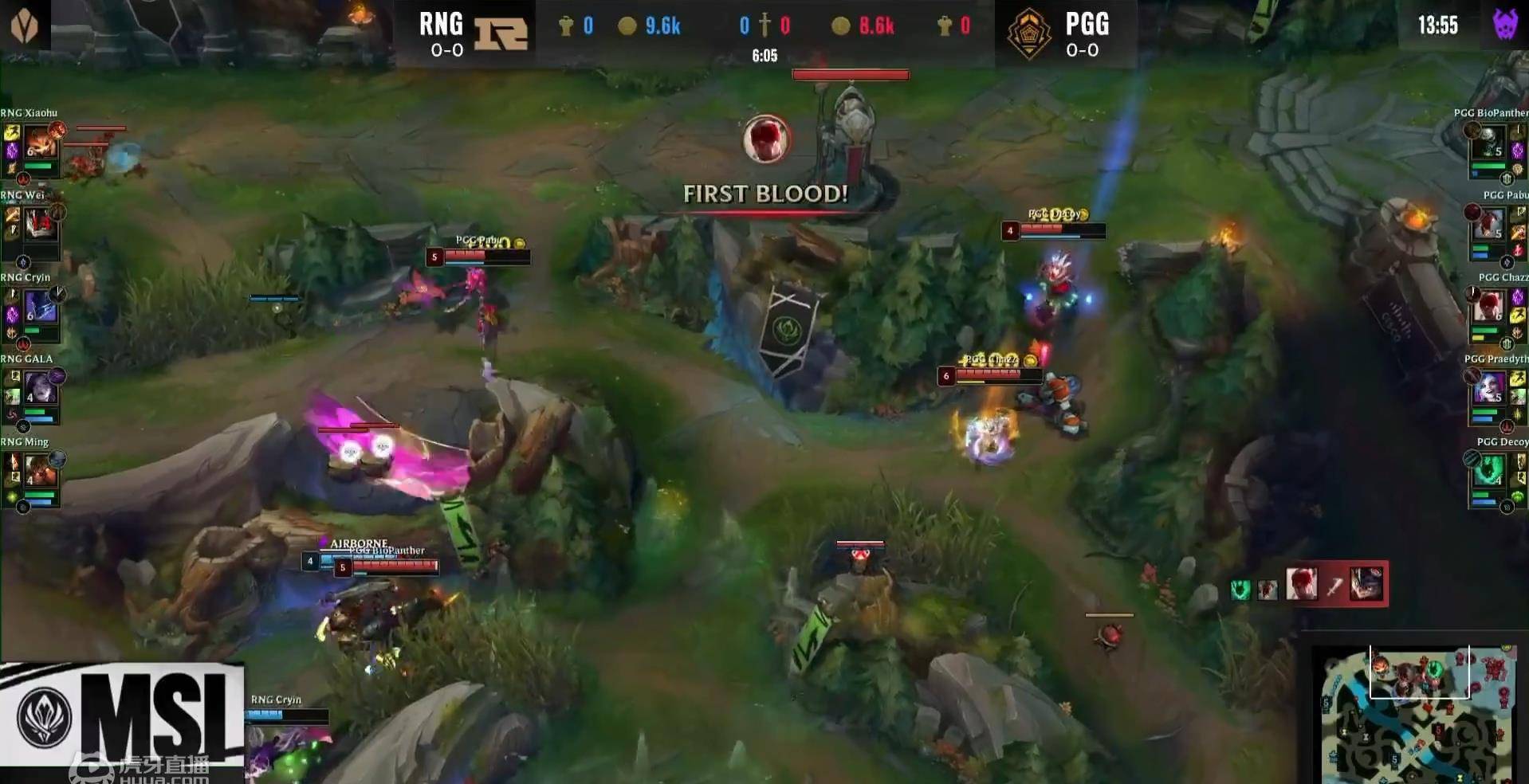Click PGG BioPanther's champion portrait

point(1488,143)
